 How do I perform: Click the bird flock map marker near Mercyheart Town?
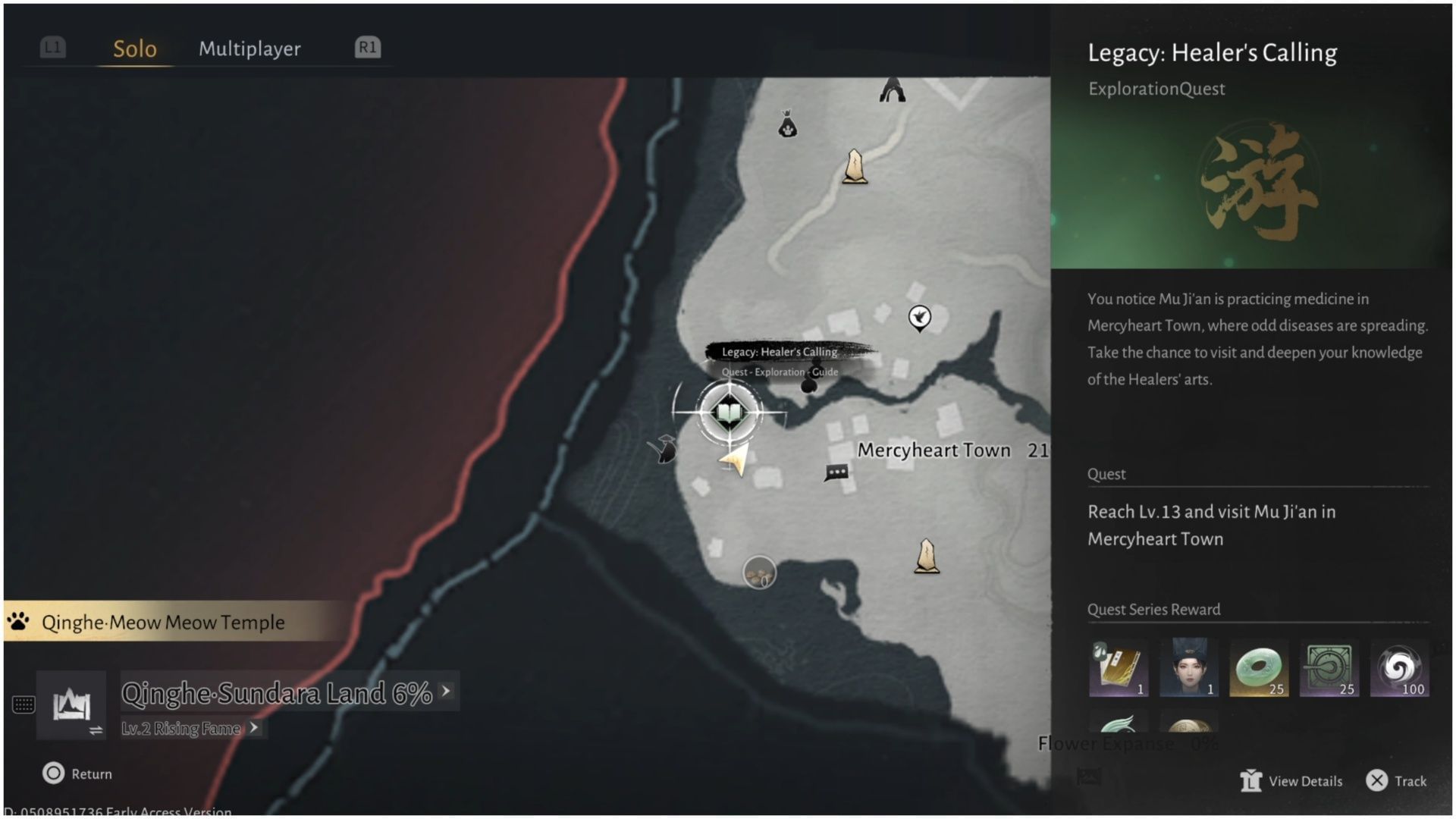[x=918, y=317]
